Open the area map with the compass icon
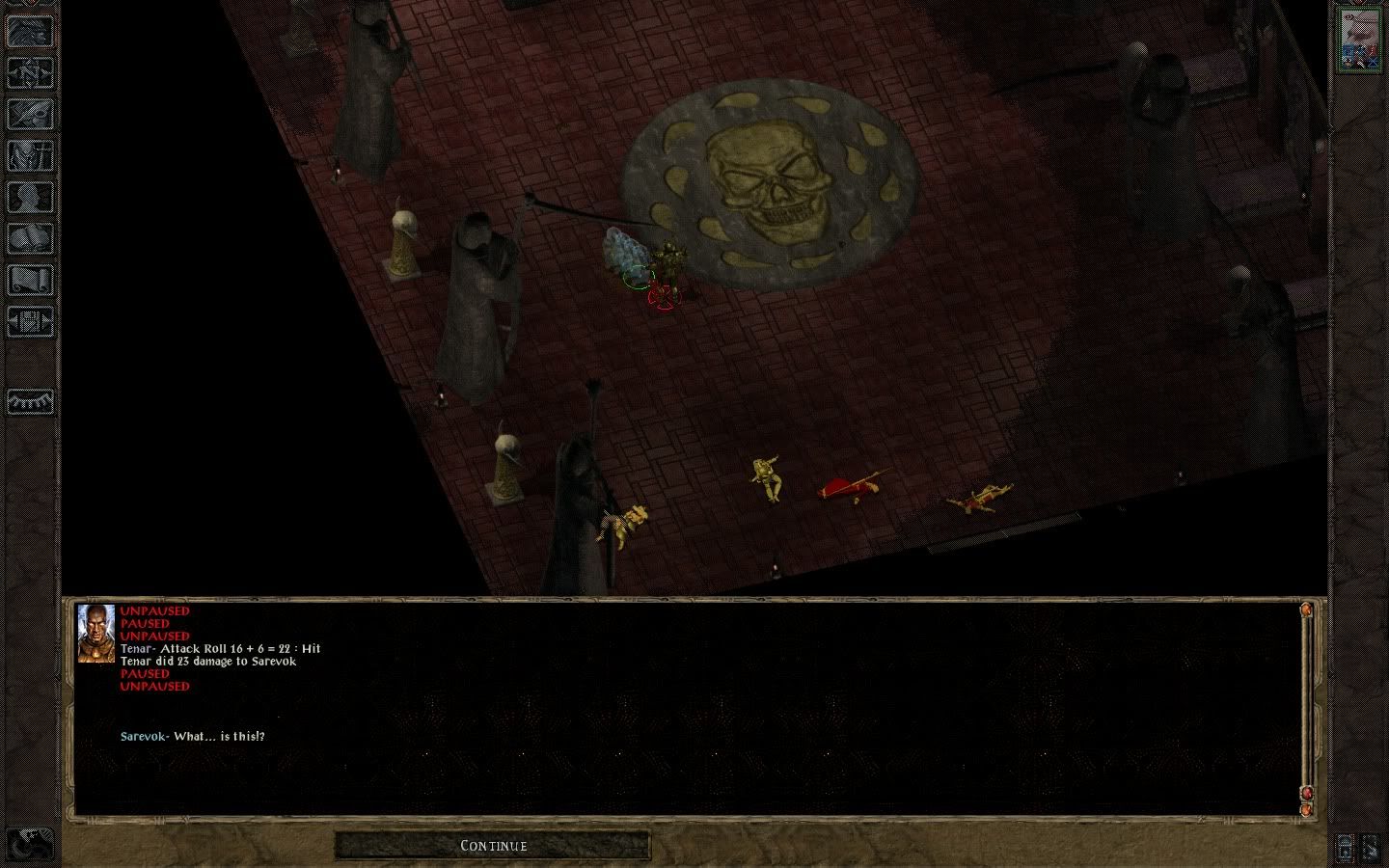The width and height of the screenshot is (1389, 868). [31, 72]
